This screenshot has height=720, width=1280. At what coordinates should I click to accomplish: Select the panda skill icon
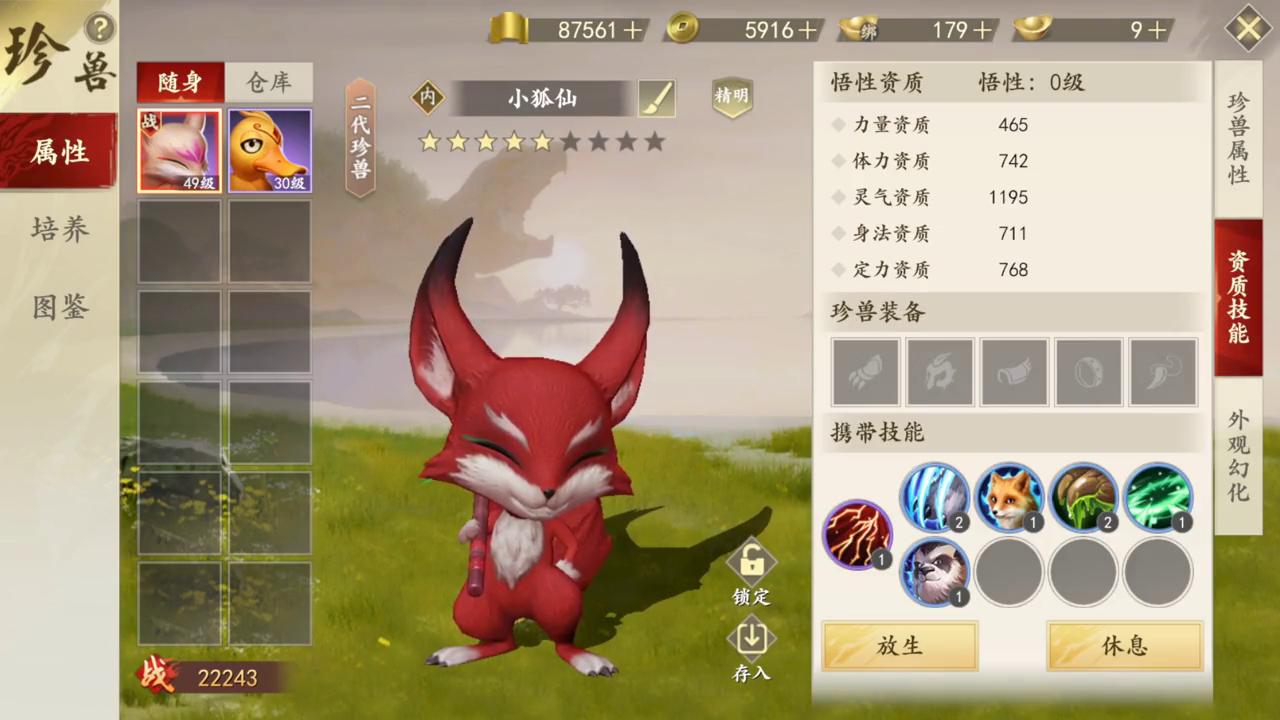click(x=935, y=571)
